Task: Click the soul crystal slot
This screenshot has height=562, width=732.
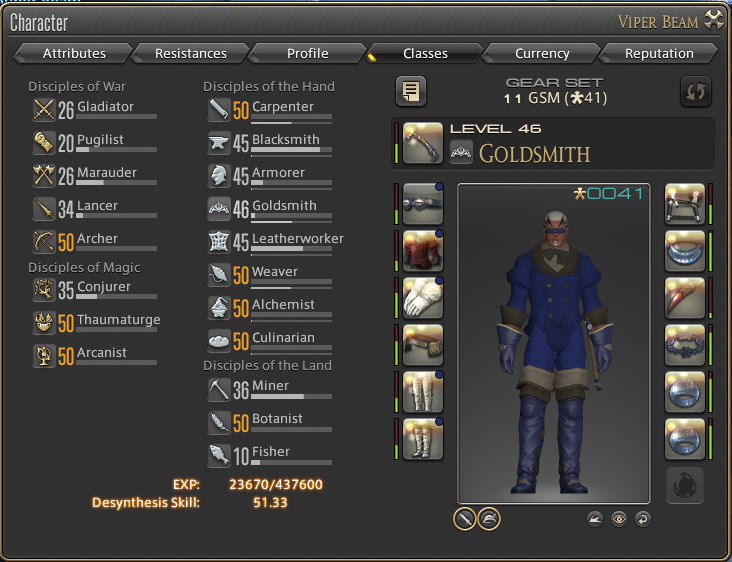Action: [685, 486]
